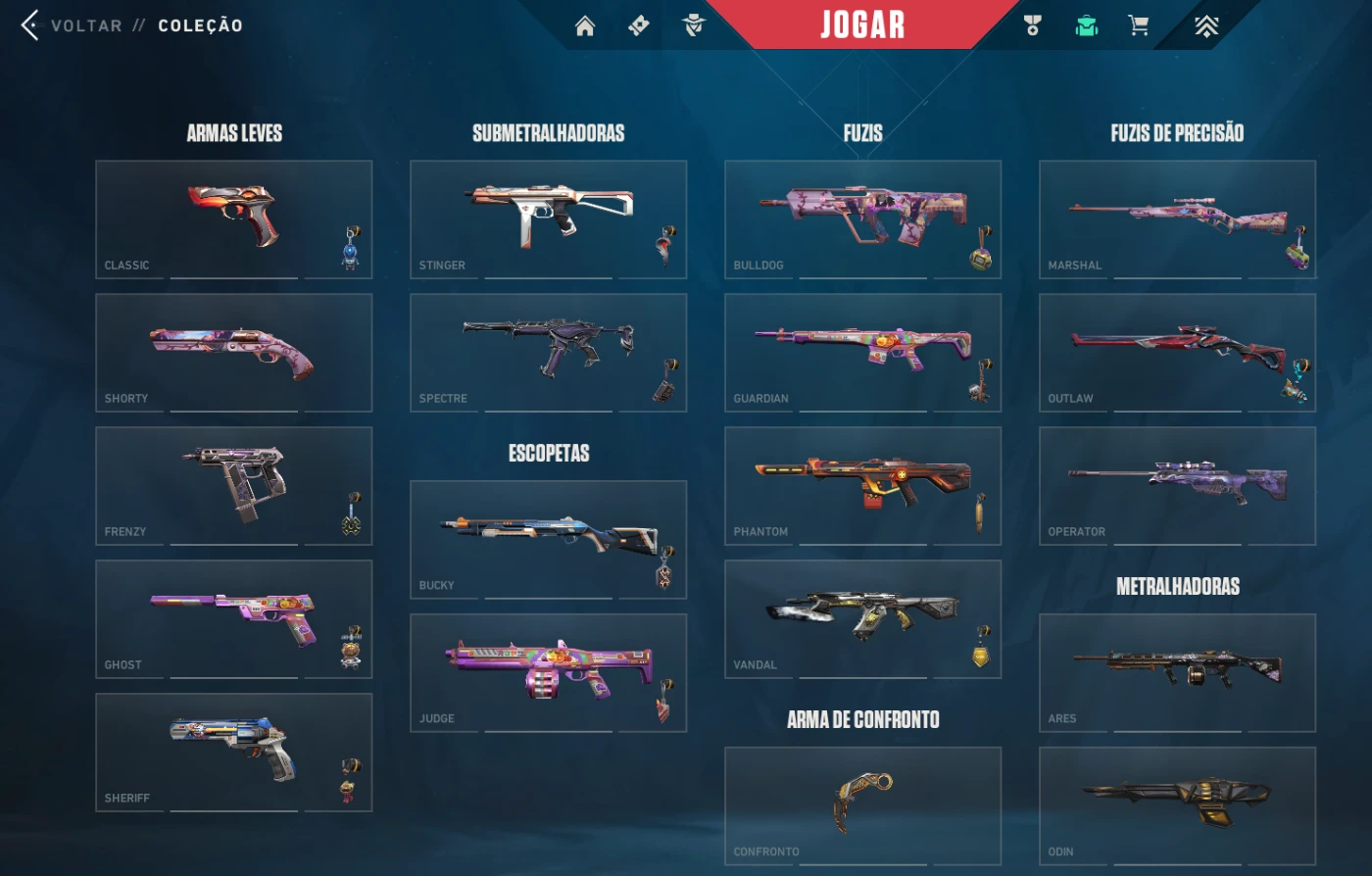Open the Operator sniper tile
This screenshot has width=1372, height=876.
pyautogui.click(x=1177, y=485)
